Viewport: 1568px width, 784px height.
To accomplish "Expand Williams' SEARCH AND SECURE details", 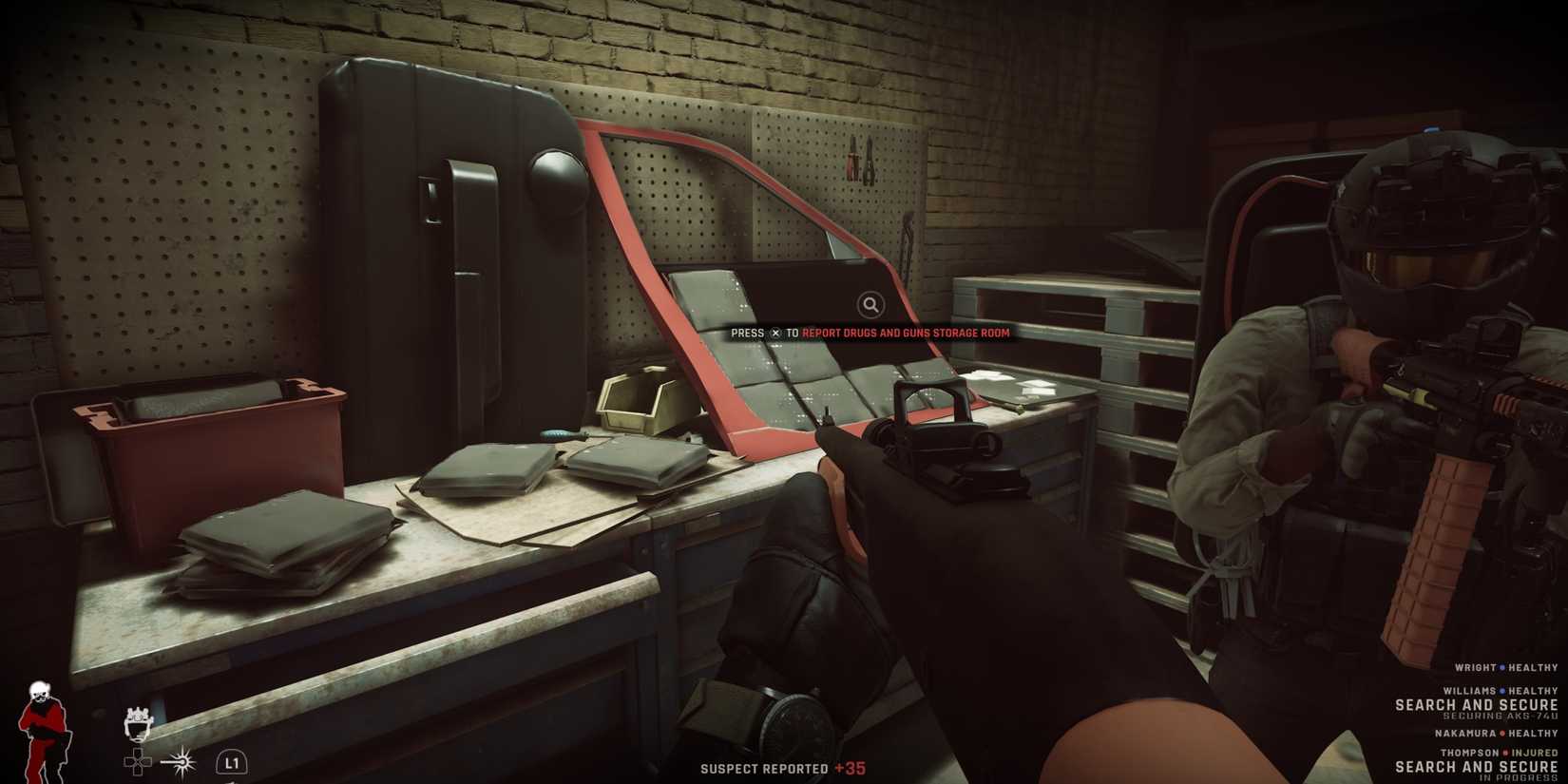I will point(1477,705).
